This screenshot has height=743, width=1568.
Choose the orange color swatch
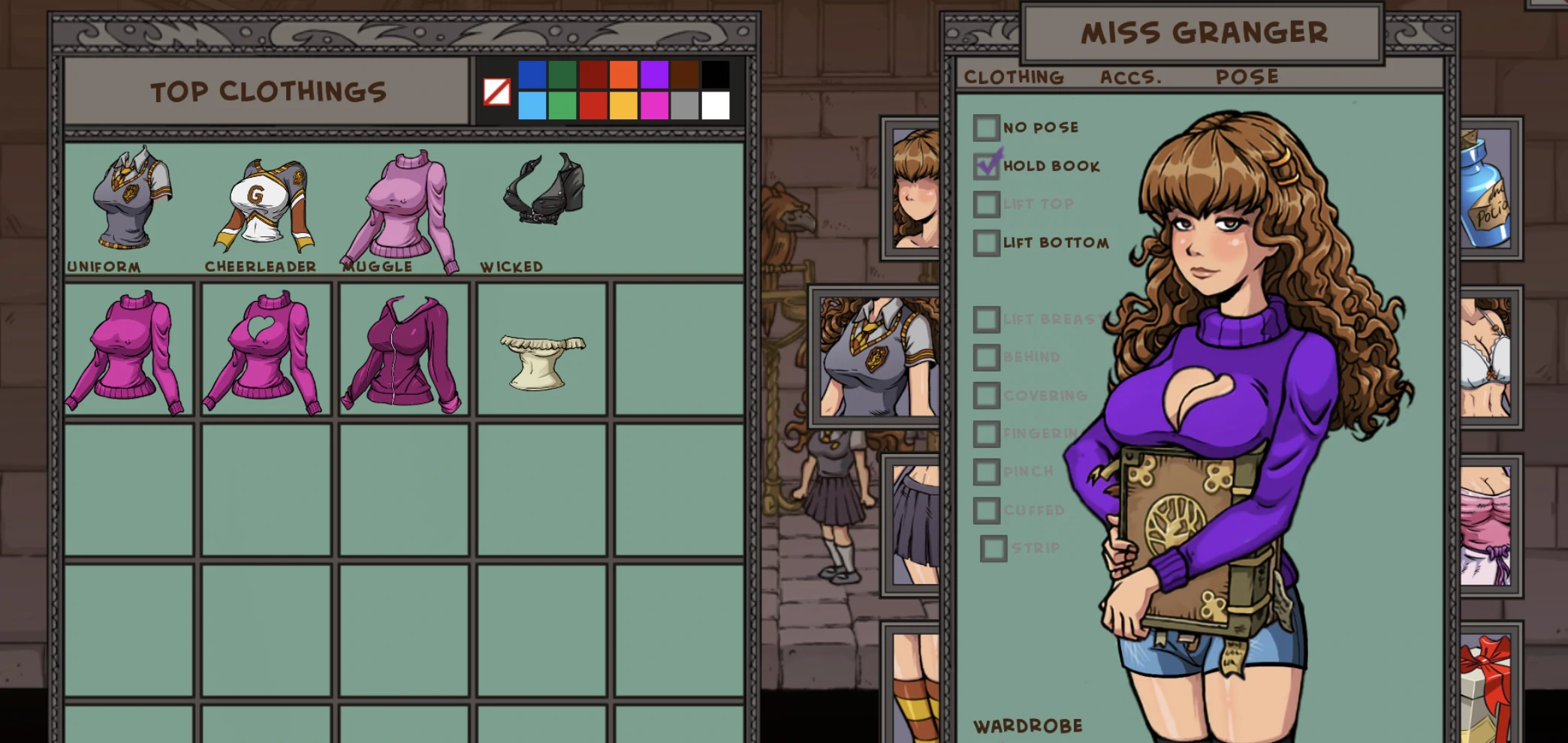pos(623,75)
